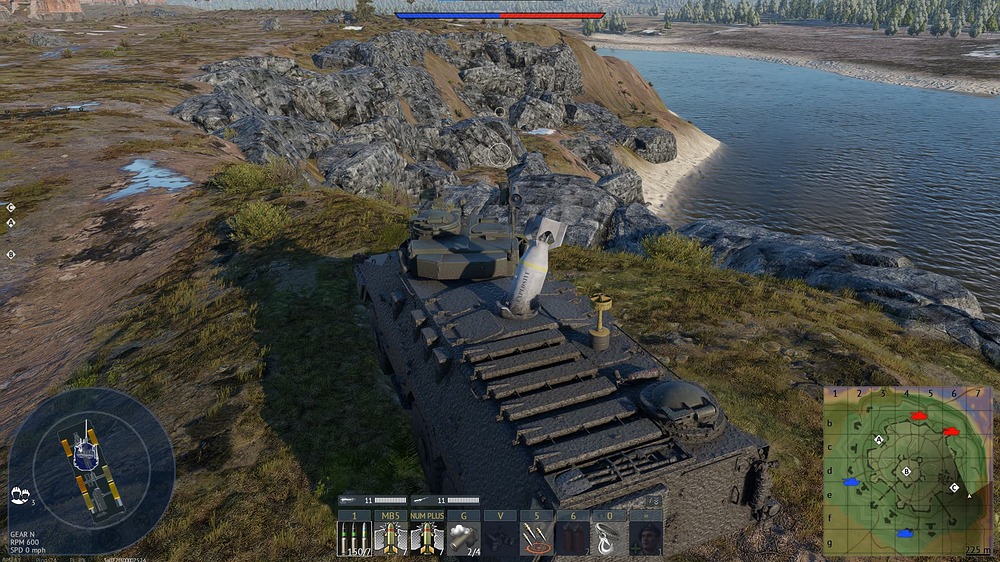Image resolution: width=1000 pixels, height=562 pixels.
Task: Select the tank damage indicator panel
Action: (91, 470)
